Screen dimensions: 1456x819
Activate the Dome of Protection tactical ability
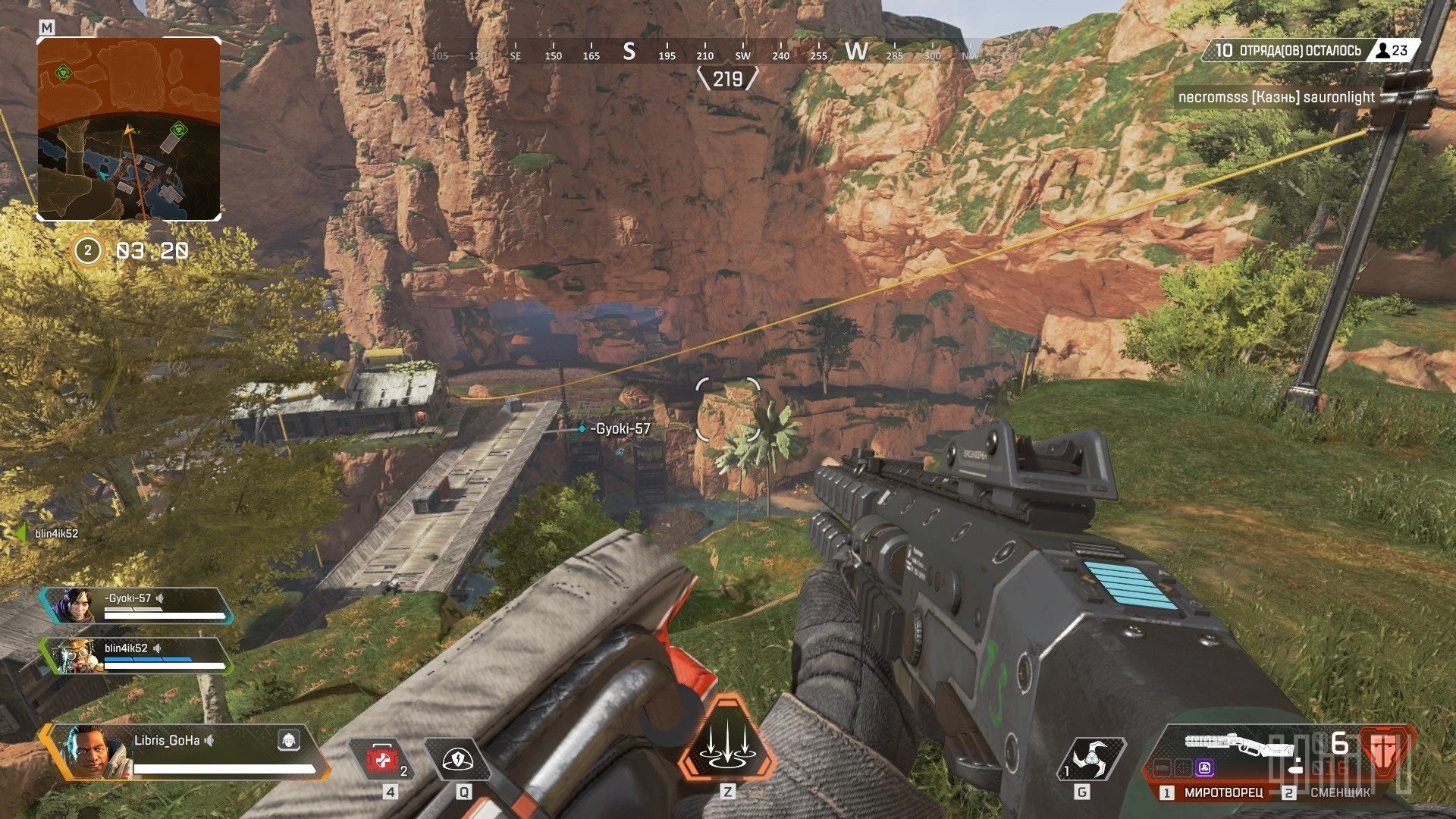[x=457, y=759]
